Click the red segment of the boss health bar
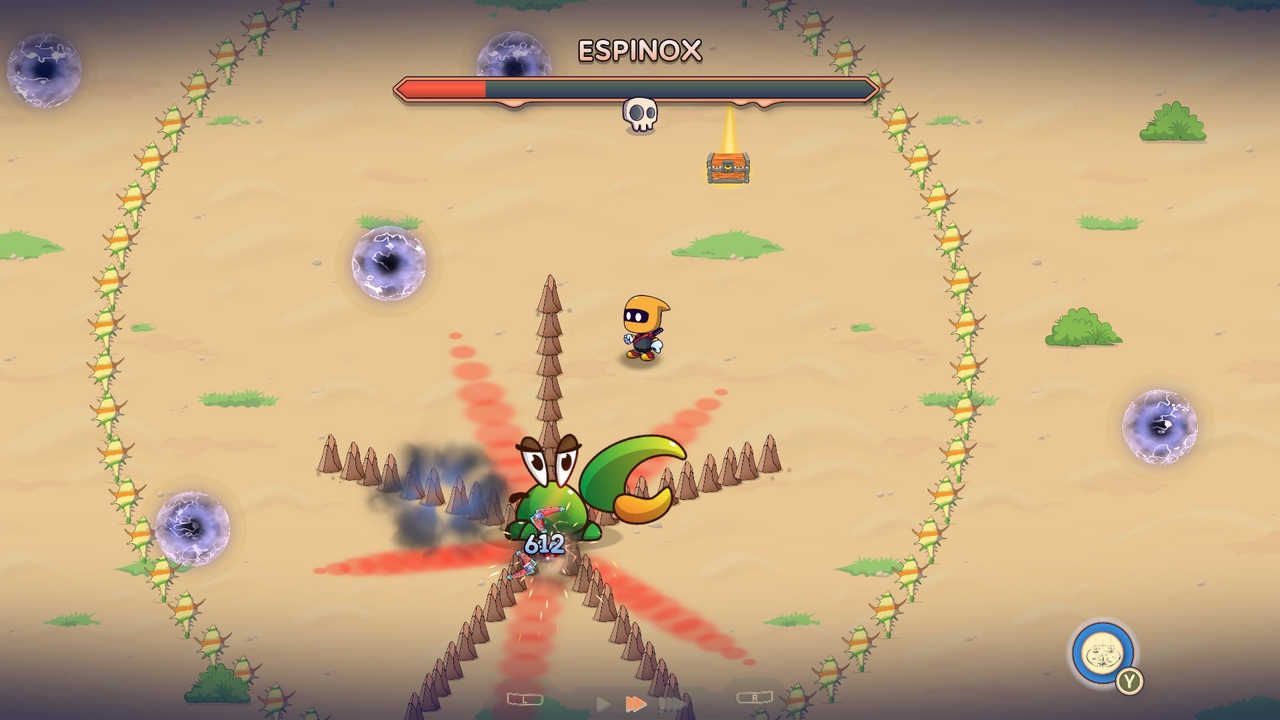Image resolution: width=1280 pixels, height=720 pixels. coord(440,88)
